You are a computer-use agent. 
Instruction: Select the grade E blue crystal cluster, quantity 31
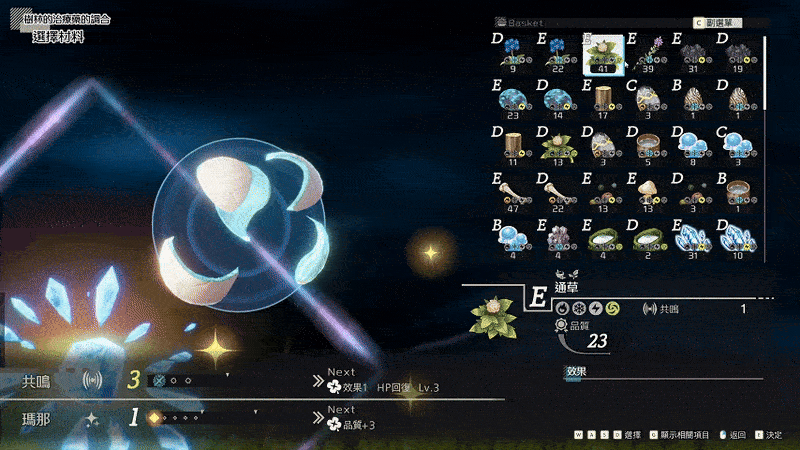tap(693, 235)
